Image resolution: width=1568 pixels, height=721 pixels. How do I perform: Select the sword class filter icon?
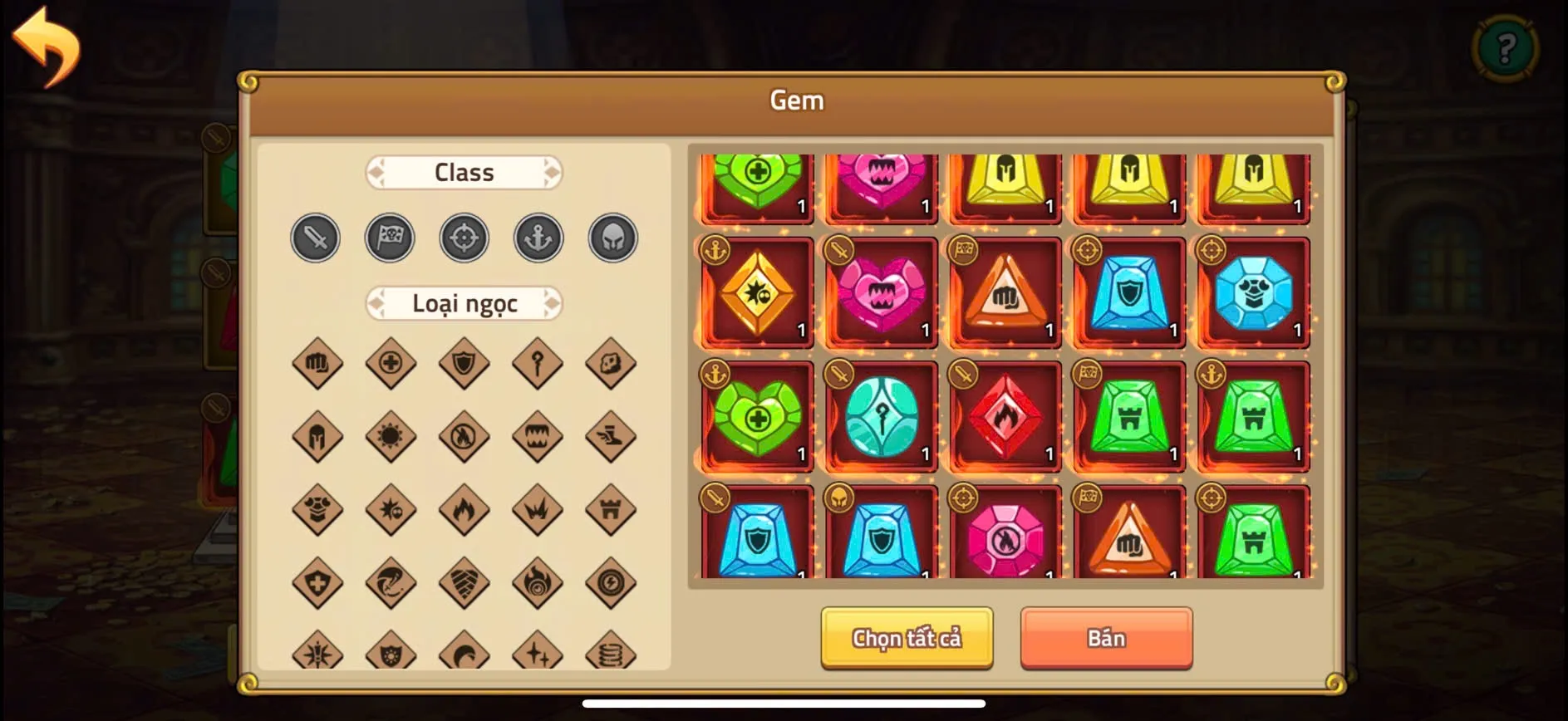pos(314,238)
